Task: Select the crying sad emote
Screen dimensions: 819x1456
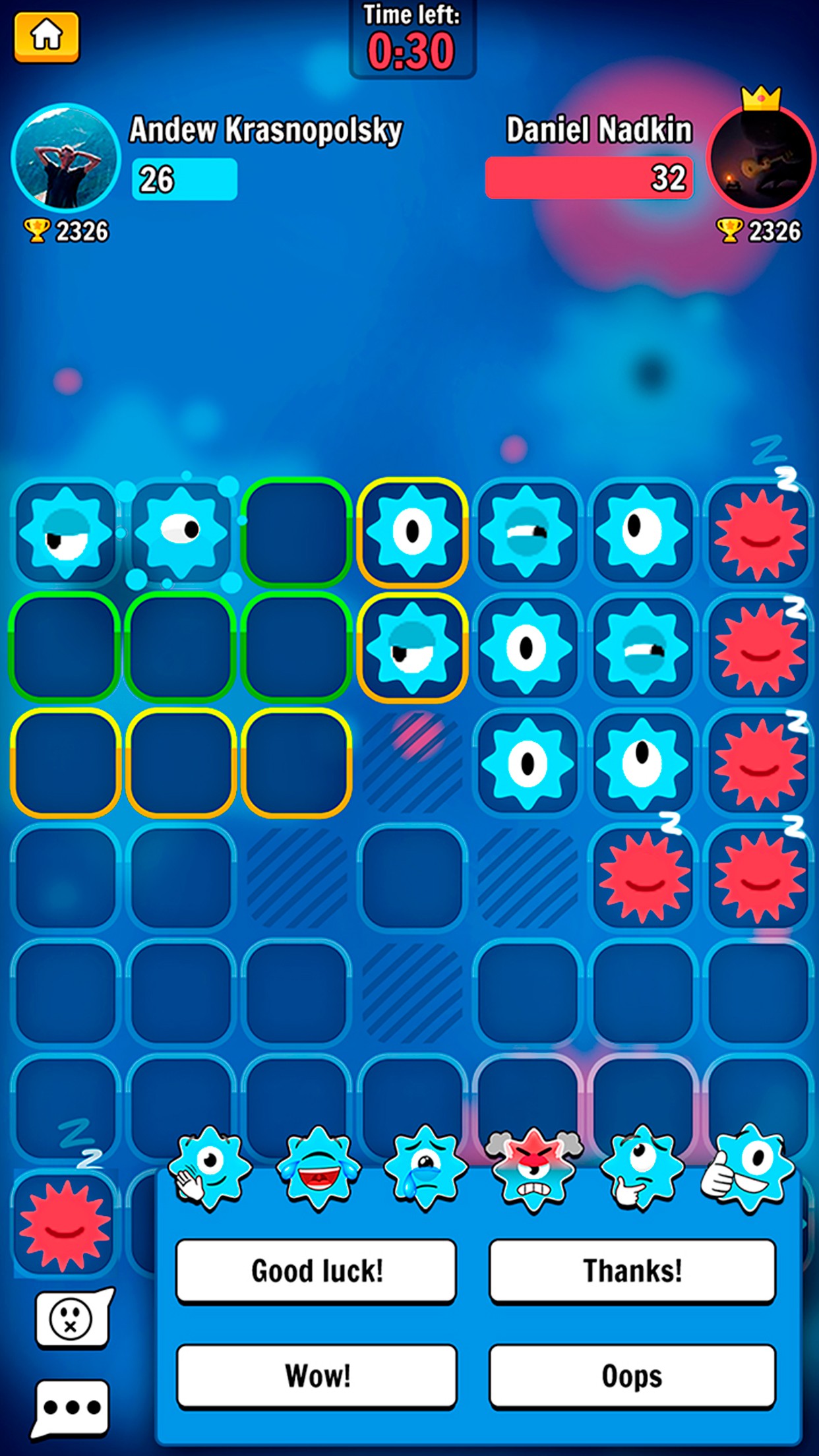Action: pos(425,1168)
